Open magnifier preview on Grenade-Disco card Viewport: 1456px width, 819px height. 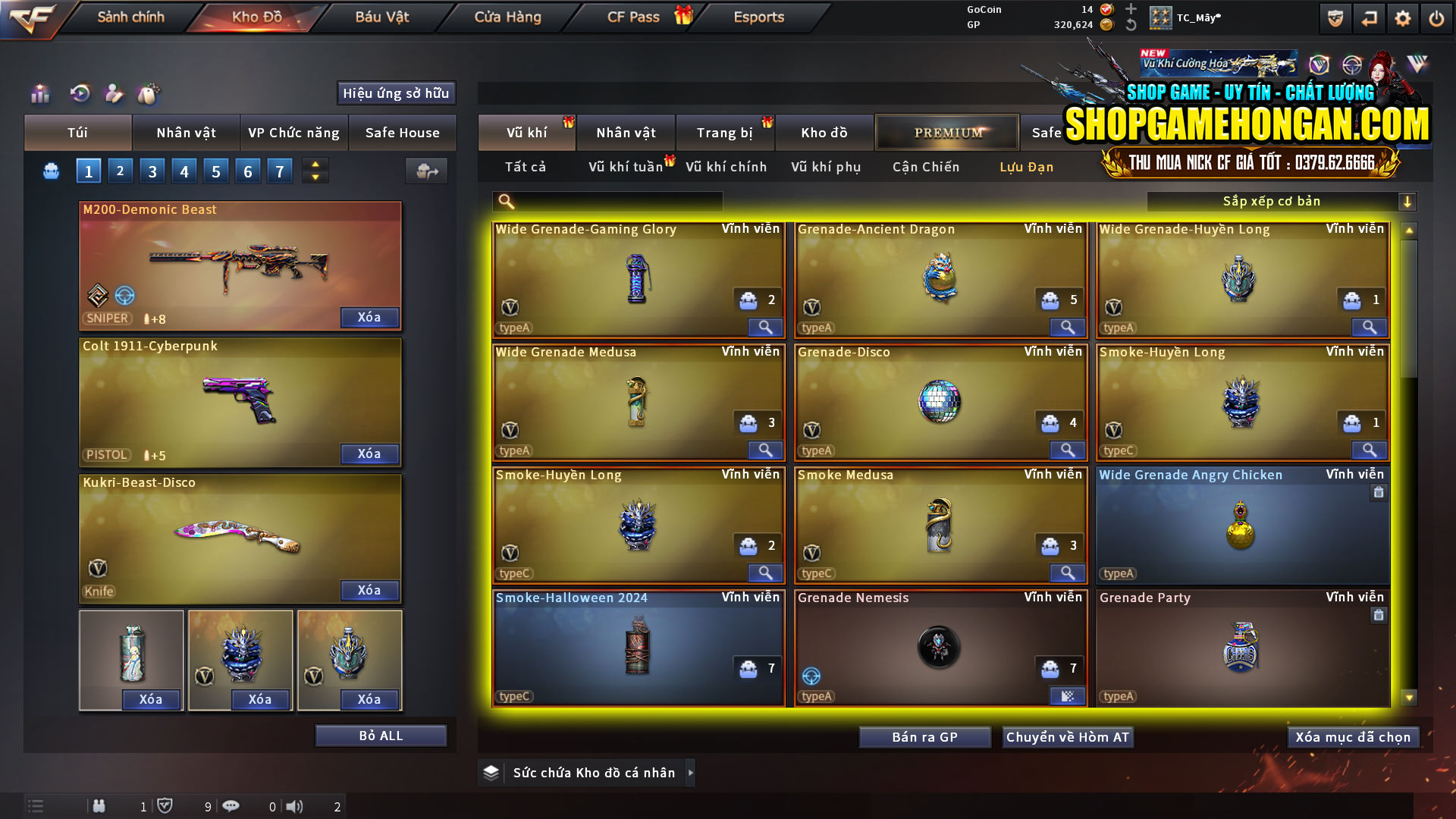1067,450
